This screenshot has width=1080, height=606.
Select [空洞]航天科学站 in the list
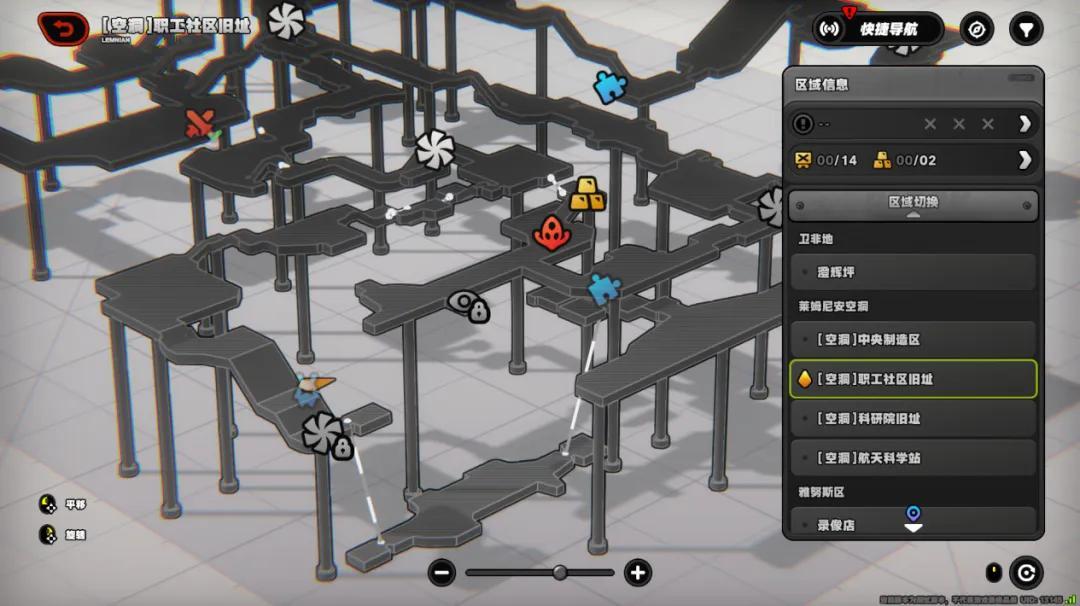coord(913,458)
